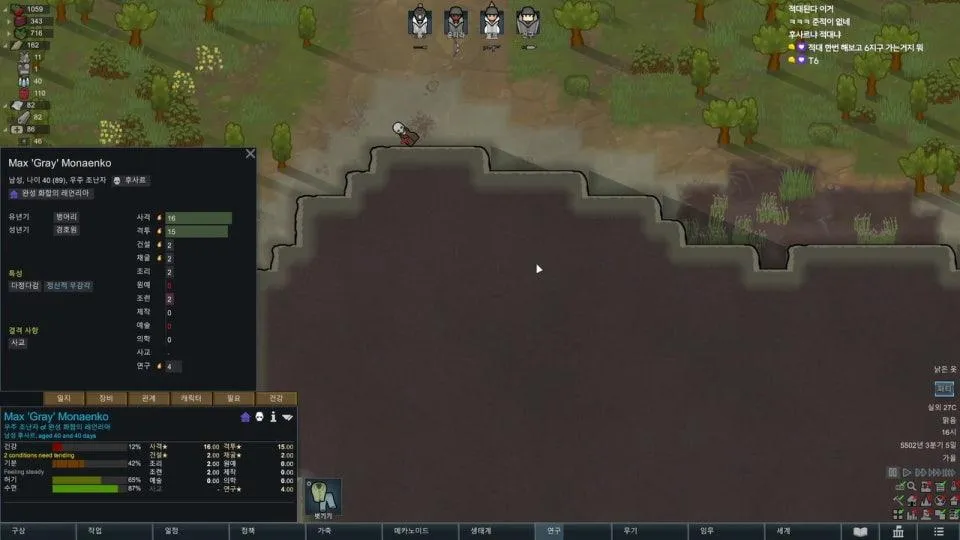Viewport: 960px width, 540px height.
Task: Click the 파티 button above the weather readout
Action: (944, 388)
